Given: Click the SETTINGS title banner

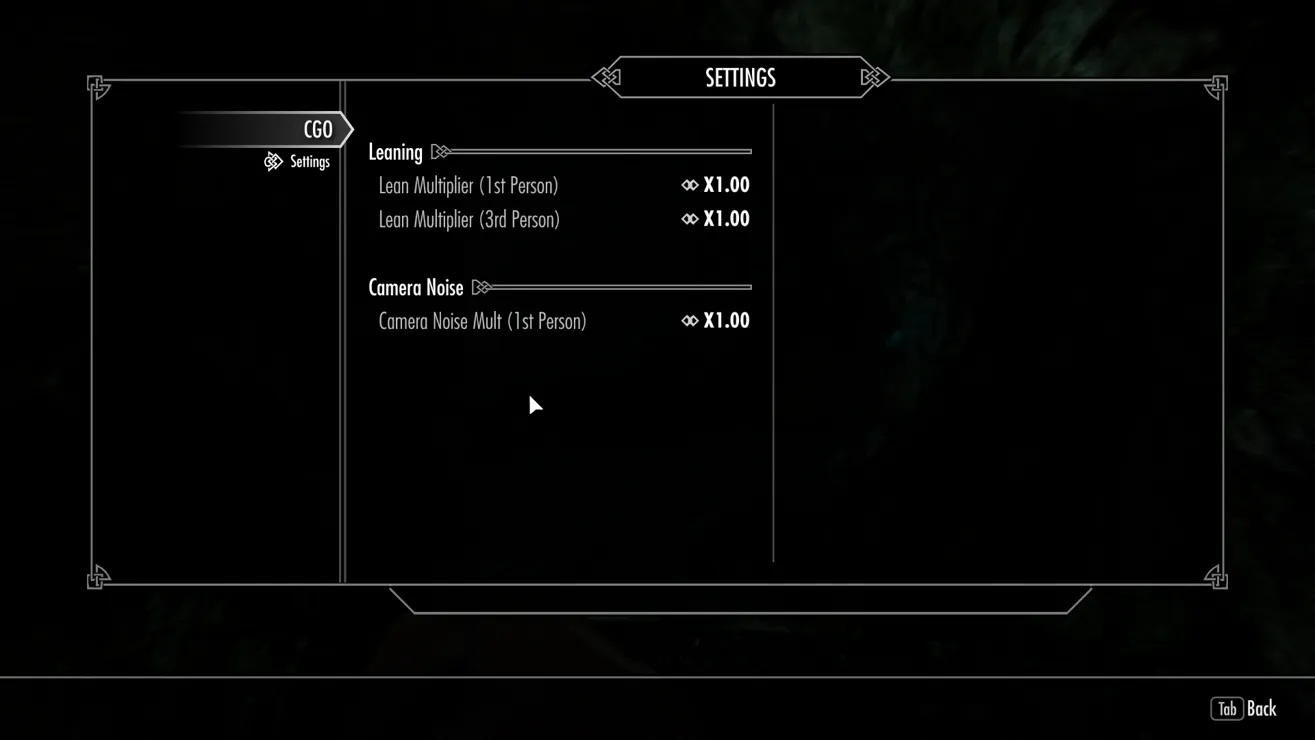Looking at the screenshot, I should [739, 77].
